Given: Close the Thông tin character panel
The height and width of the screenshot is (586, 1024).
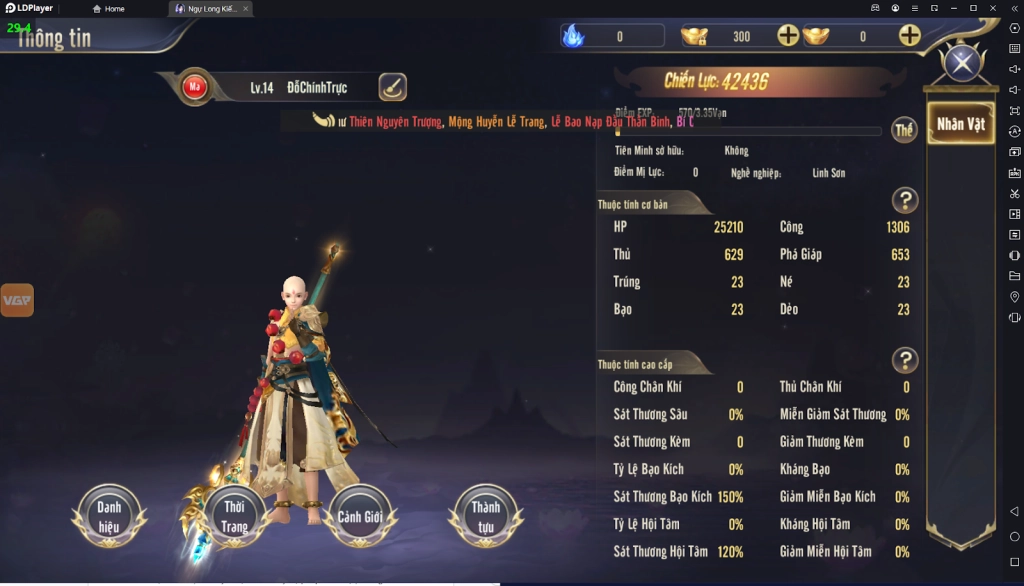Looking at the screenshot, I should (962, 64).
